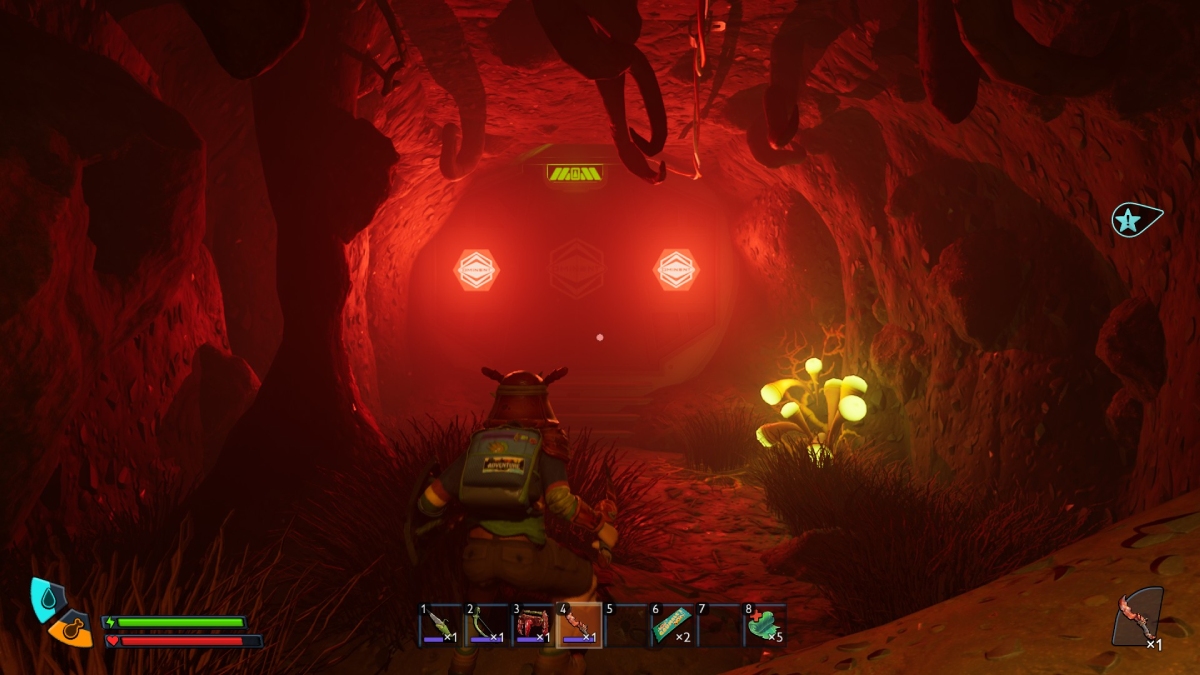Select the green ticket item in slot 6
The width and height of the screenshot is (1200, 675).
671,625
